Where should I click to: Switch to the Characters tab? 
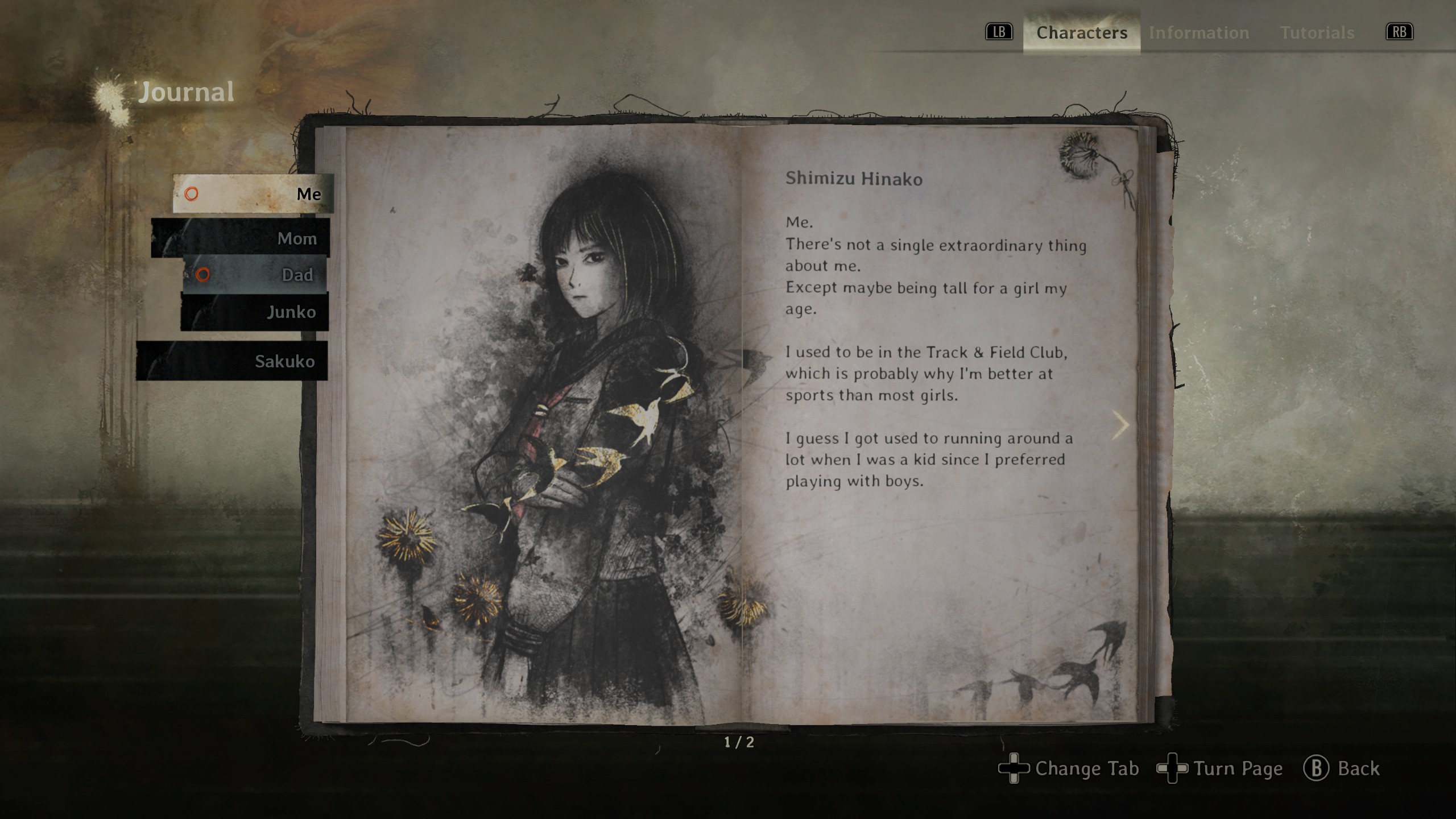(x=1081, y=33)
